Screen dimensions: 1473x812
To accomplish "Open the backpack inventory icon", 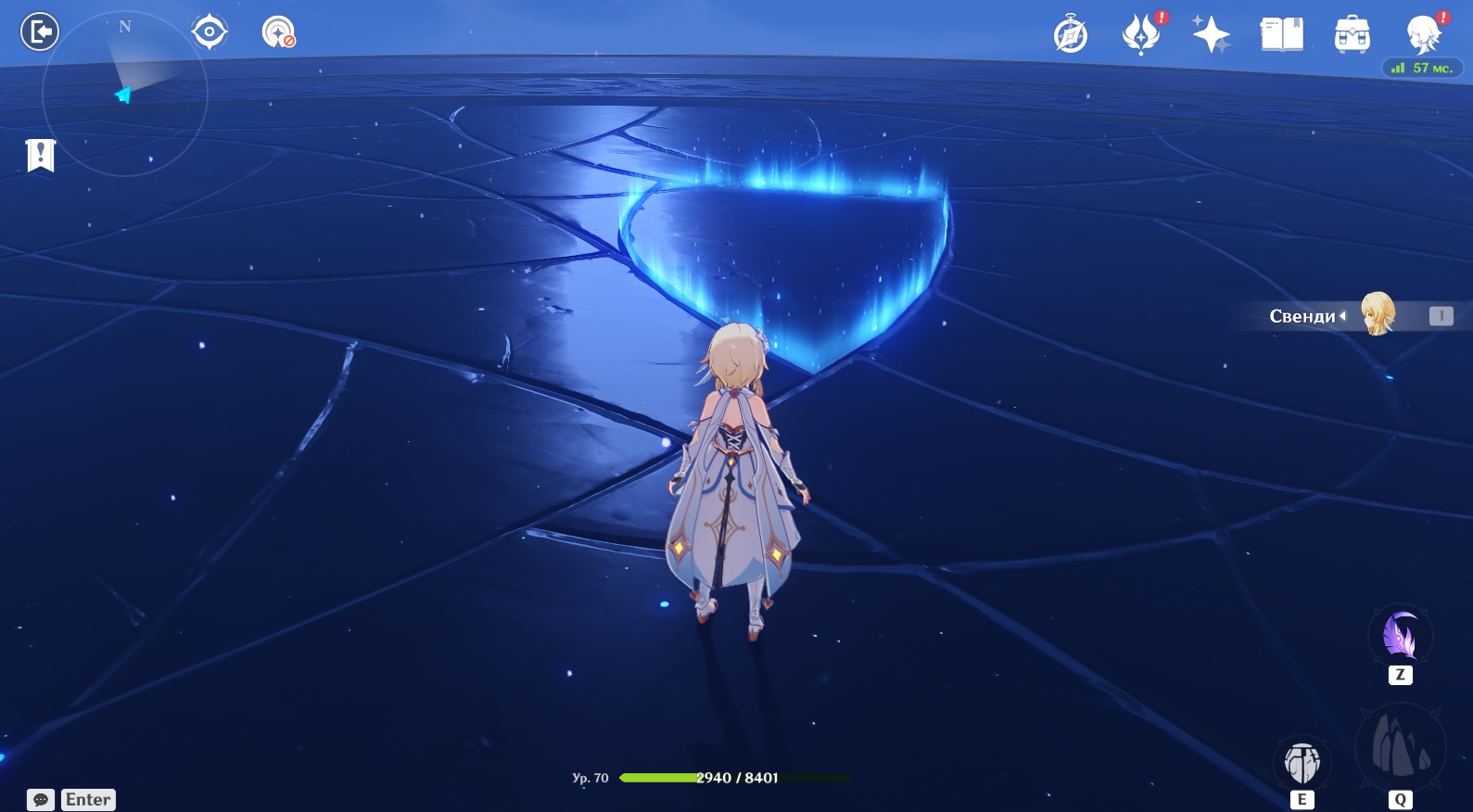I will click(x=1352, y=35).
